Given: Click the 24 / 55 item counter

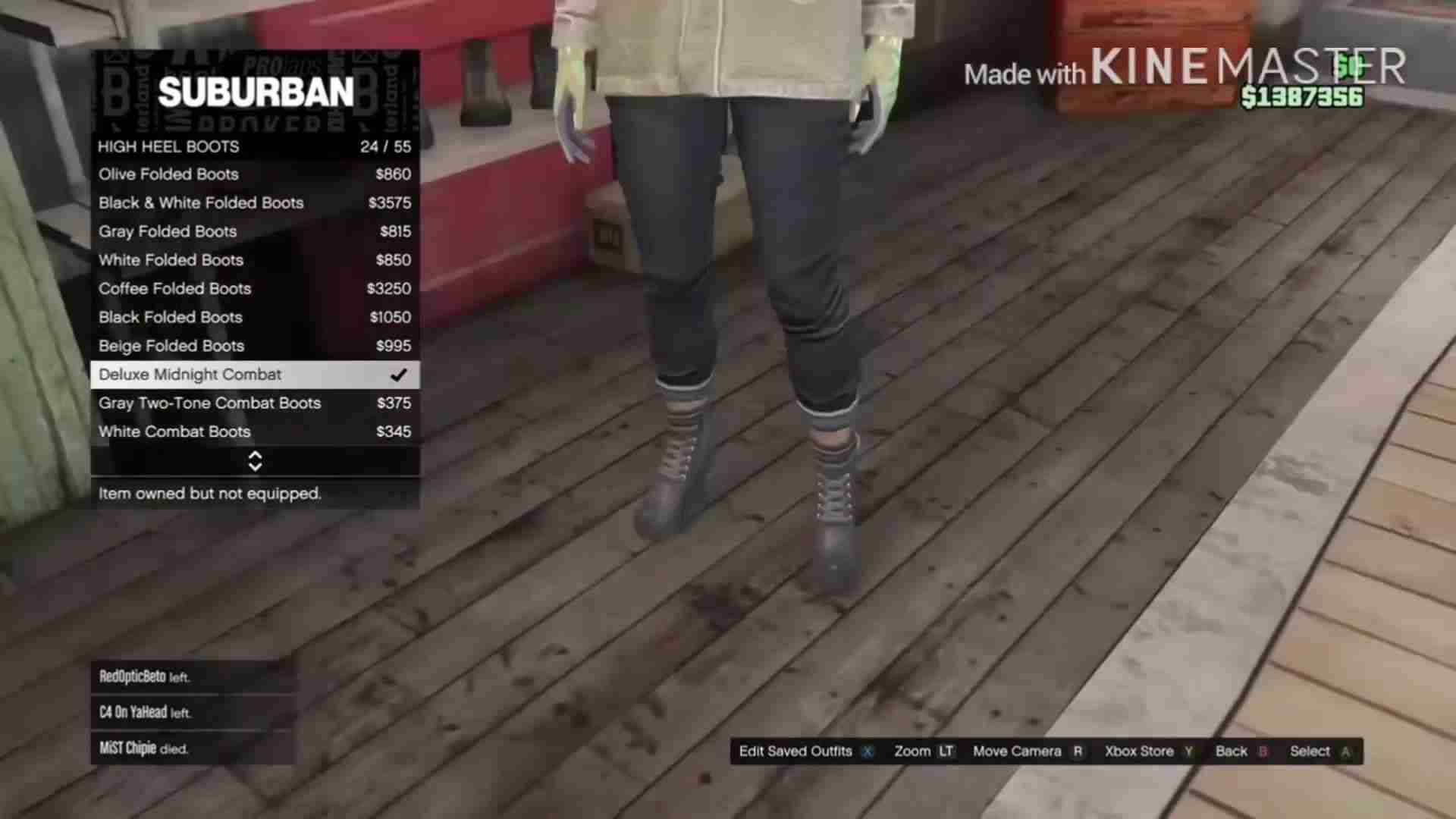Looking at the screenshot, I should (x=387, y=146).
